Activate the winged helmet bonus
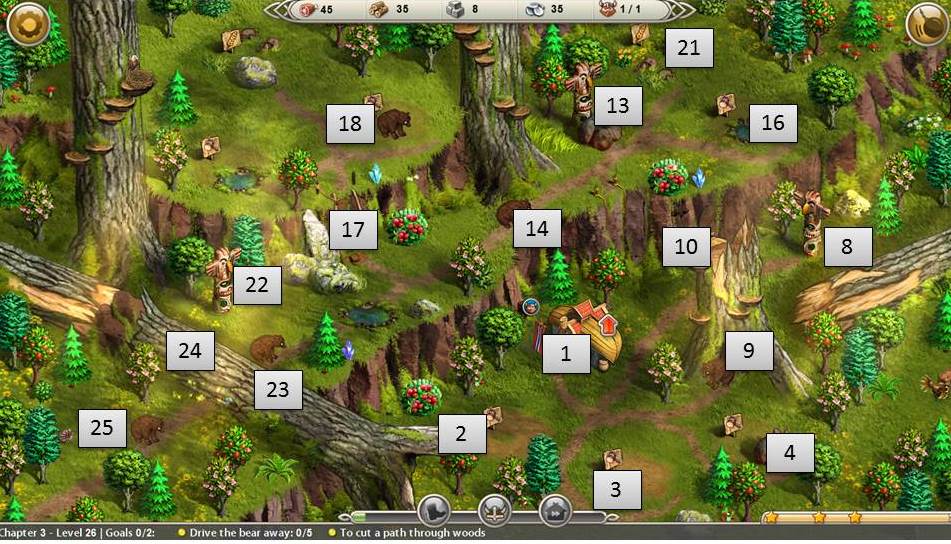 click(495, 509)
